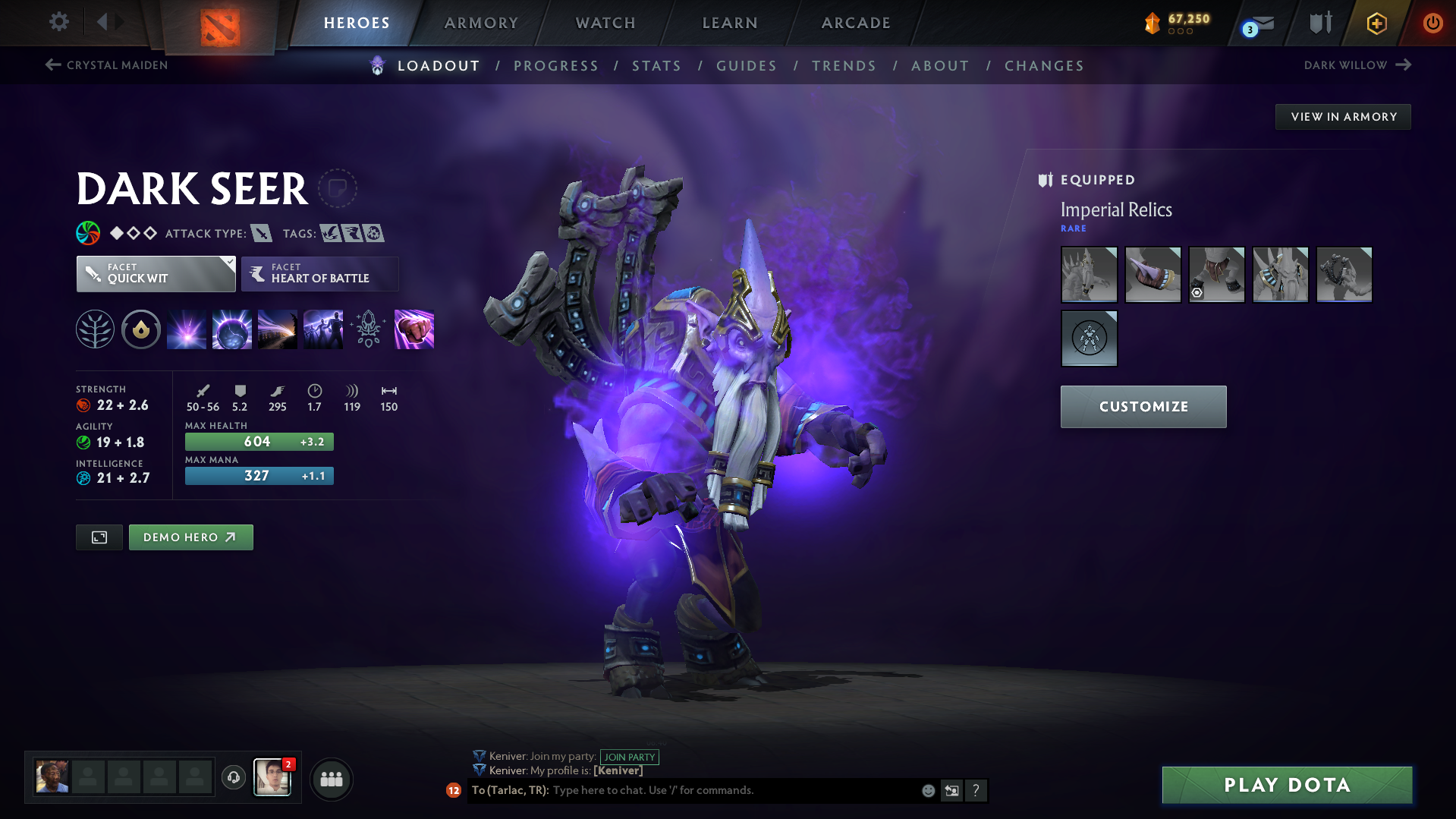Screen dimensions: 1456x819
Task: Click the melee attack type icon
Action: tap(263, 234)
